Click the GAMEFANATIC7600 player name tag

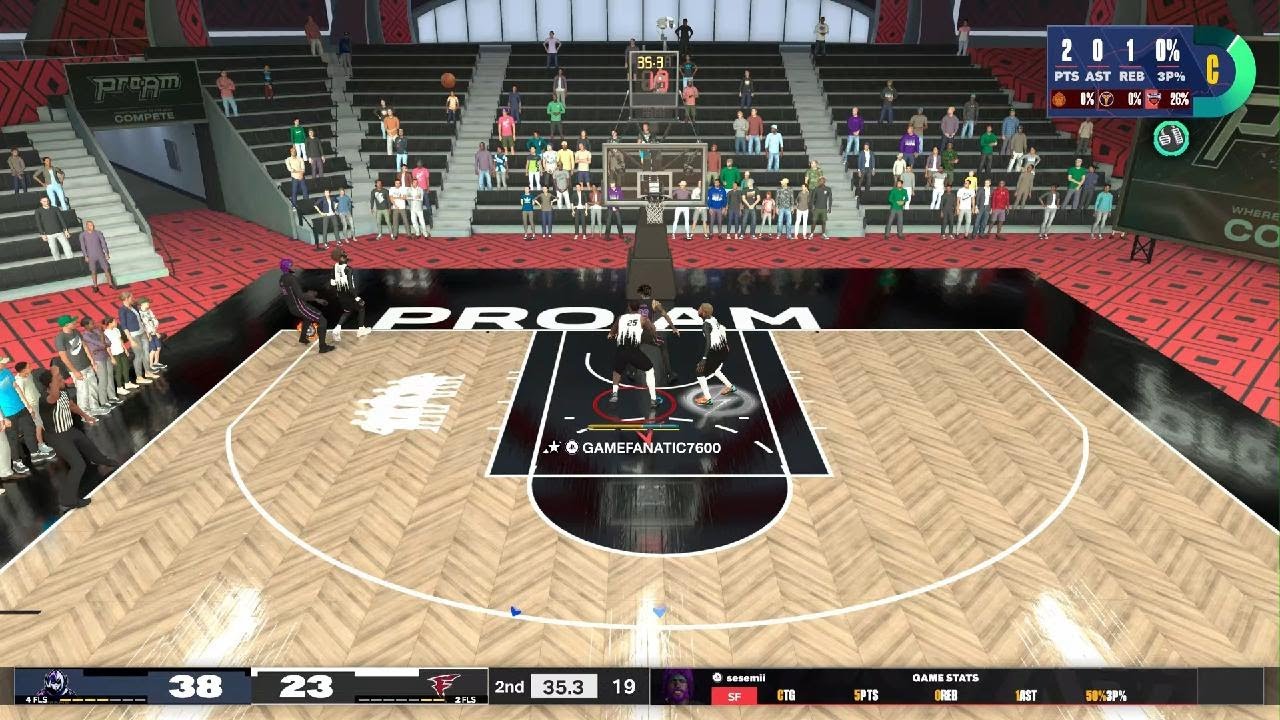click(x=651, y=448)
